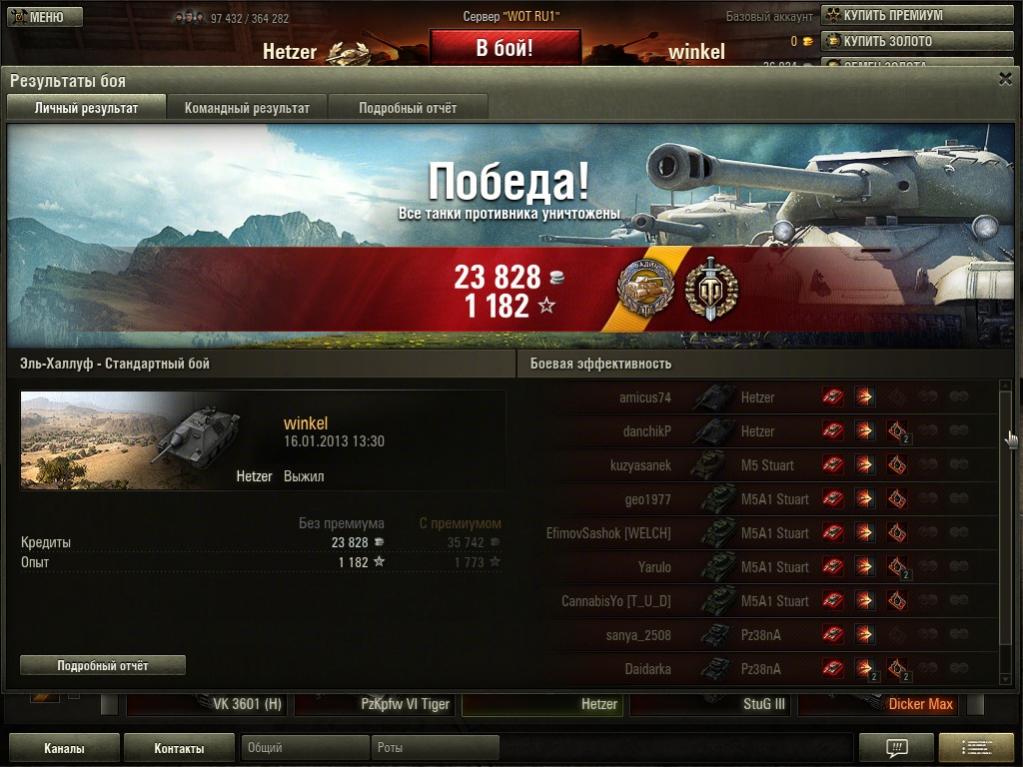1023x767 pixels.
Task: Switch to Командный результат tab
Action: pyautogui.click(x=247, y=108)
